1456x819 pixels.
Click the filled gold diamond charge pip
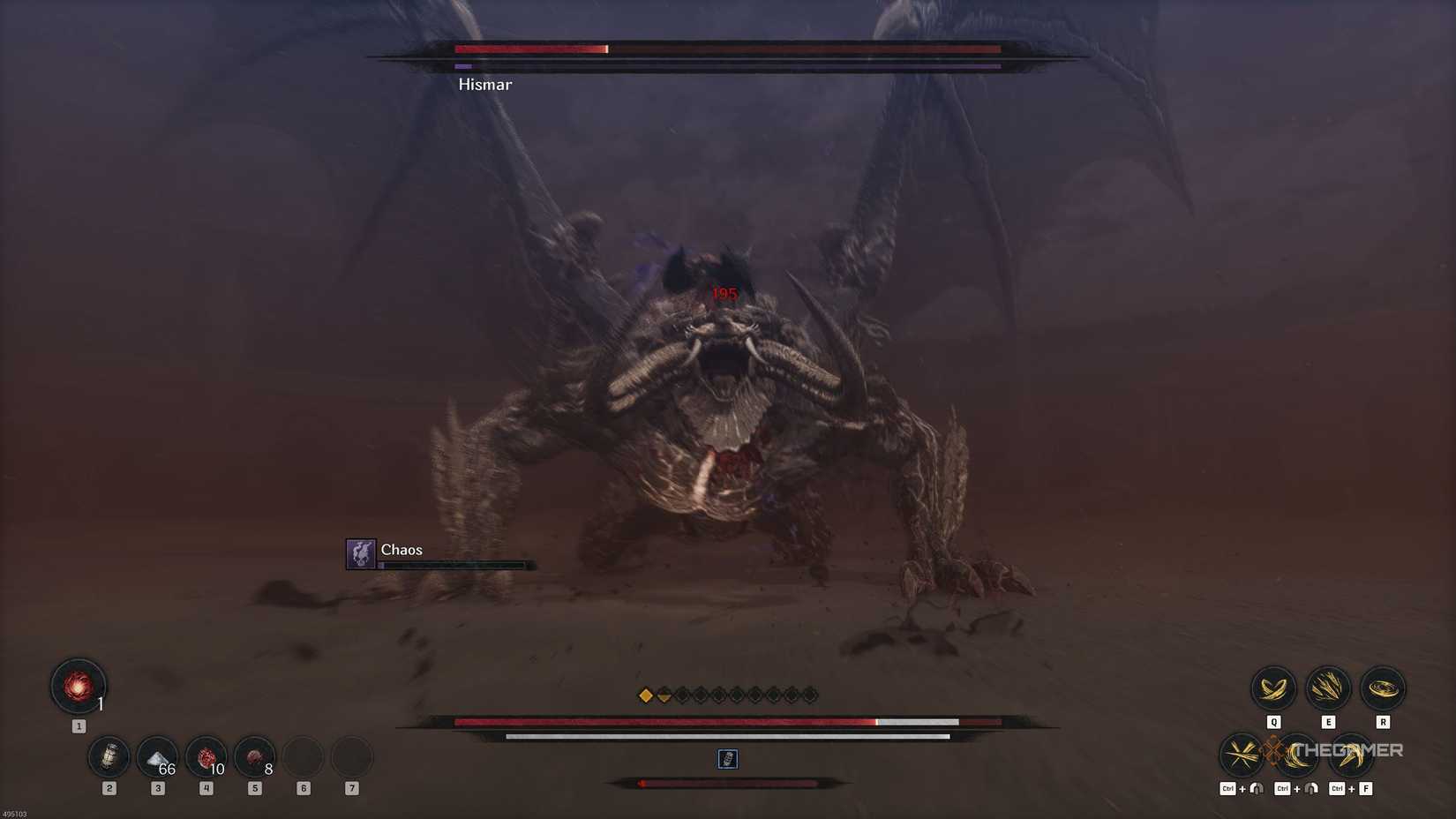pyautogui.click(x=645, y=695)
